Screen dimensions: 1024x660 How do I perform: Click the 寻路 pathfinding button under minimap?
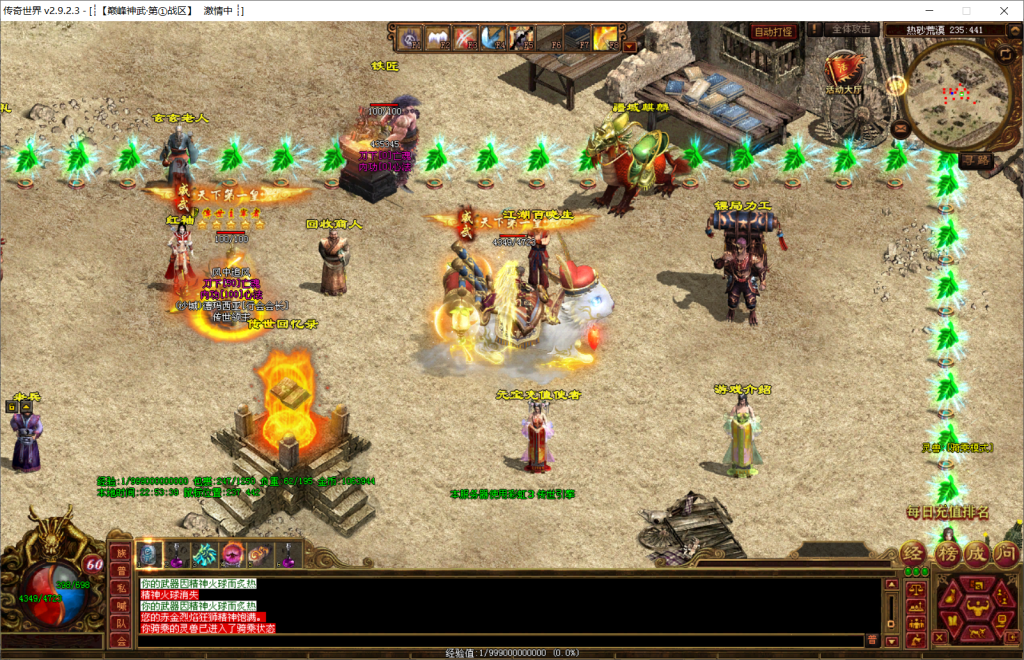click(x=975, y=159)
